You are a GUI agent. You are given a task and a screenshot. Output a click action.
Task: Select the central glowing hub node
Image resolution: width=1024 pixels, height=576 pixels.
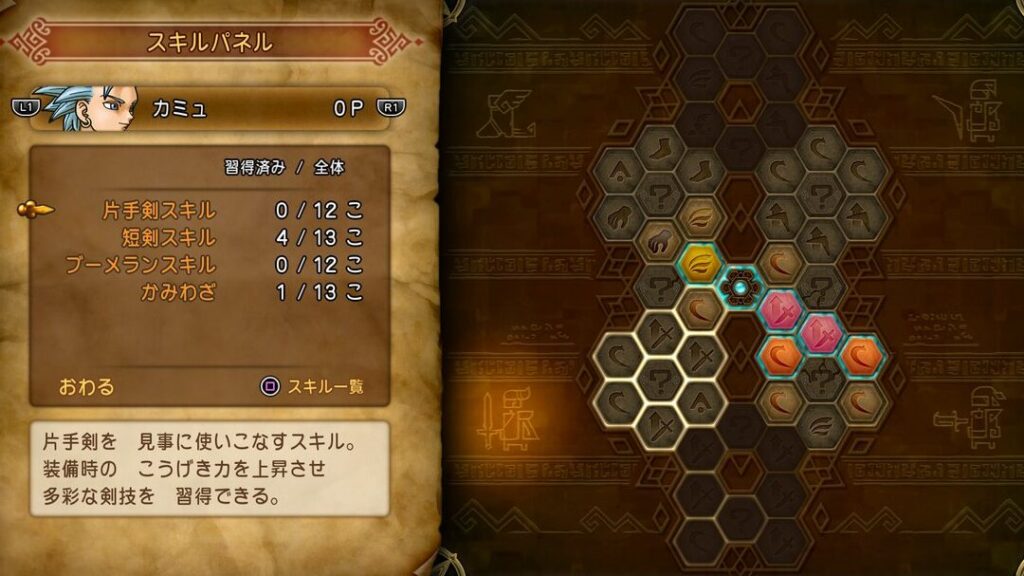[740, 287]
